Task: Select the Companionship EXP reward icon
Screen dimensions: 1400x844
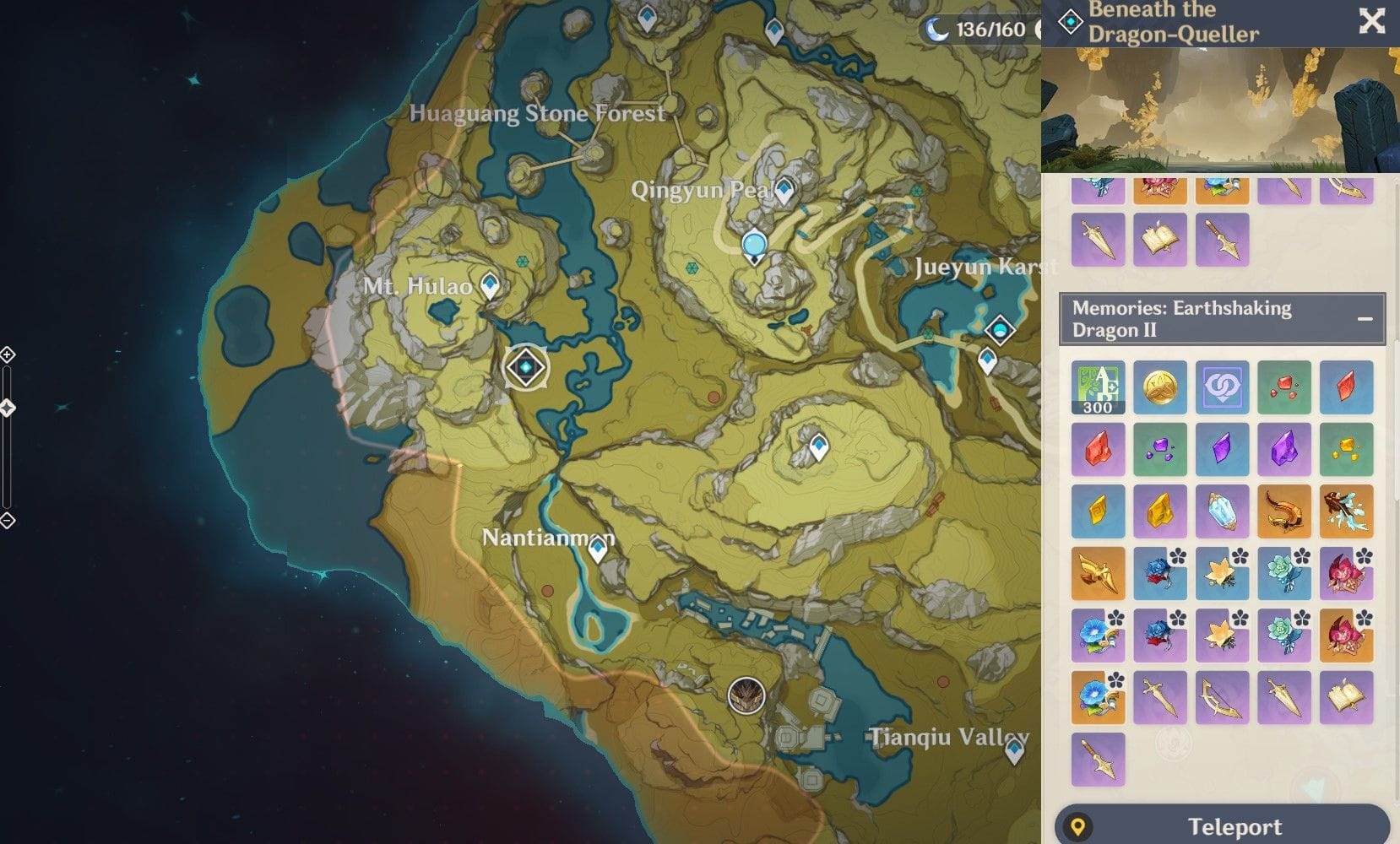Action: click(x=1222, y=388)
